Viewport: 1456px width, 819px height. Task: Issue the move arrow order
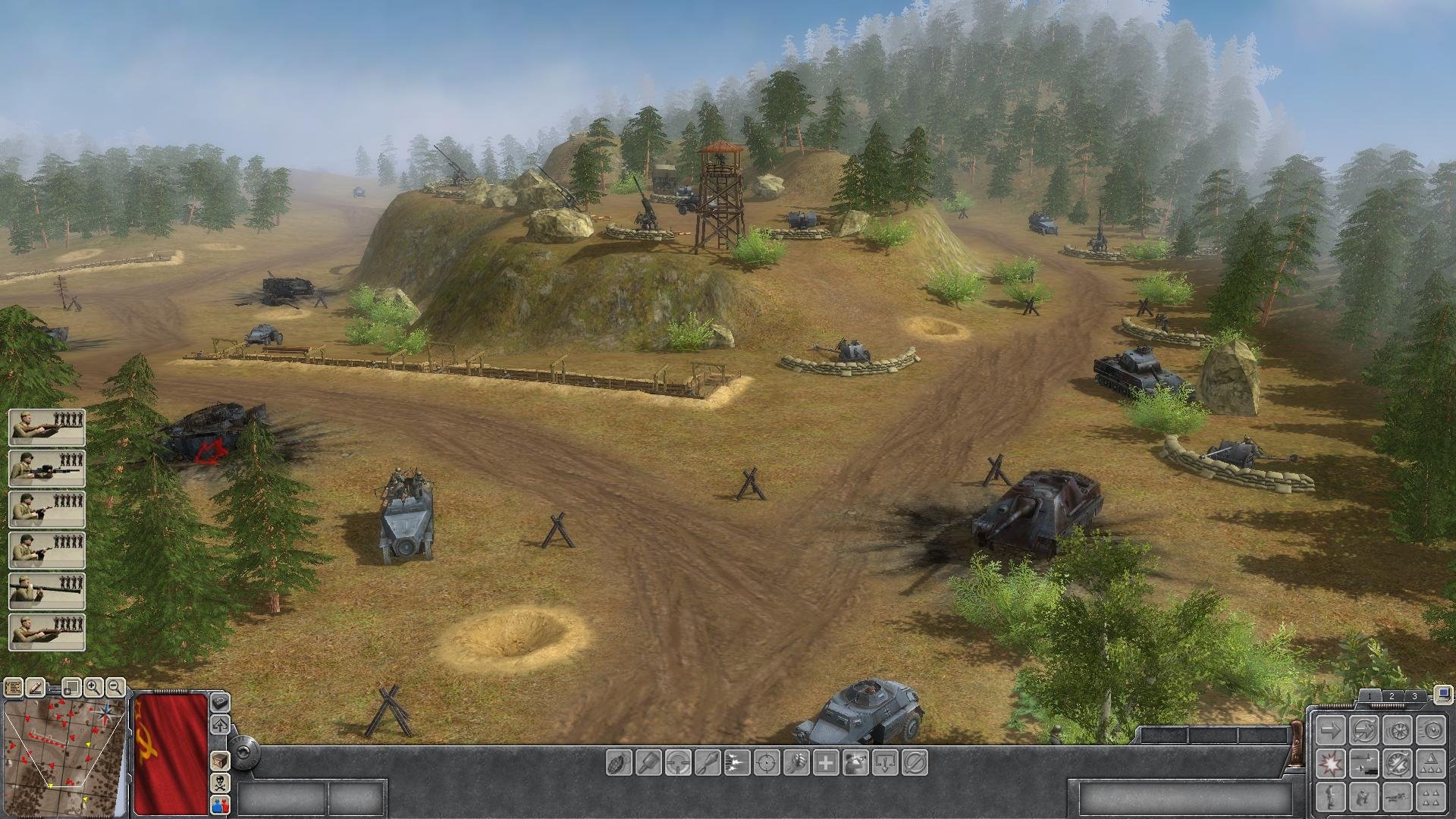pos(1330,730)
